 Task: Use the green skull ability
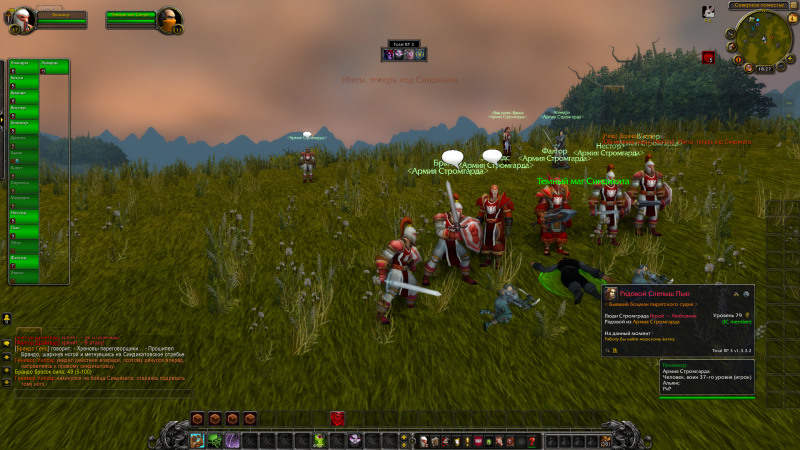pyautogui.click(x=319, y=440)
